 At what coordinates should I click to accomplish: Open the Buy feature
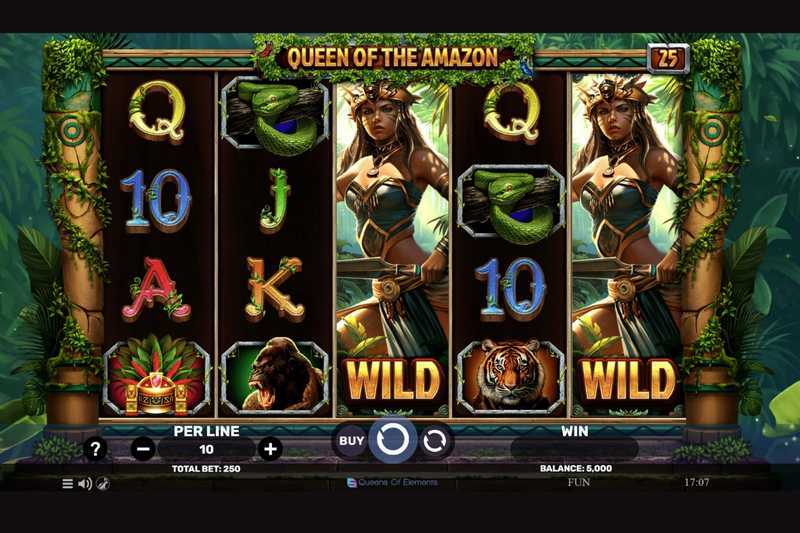pyautogui.click(x=351, y=440)
